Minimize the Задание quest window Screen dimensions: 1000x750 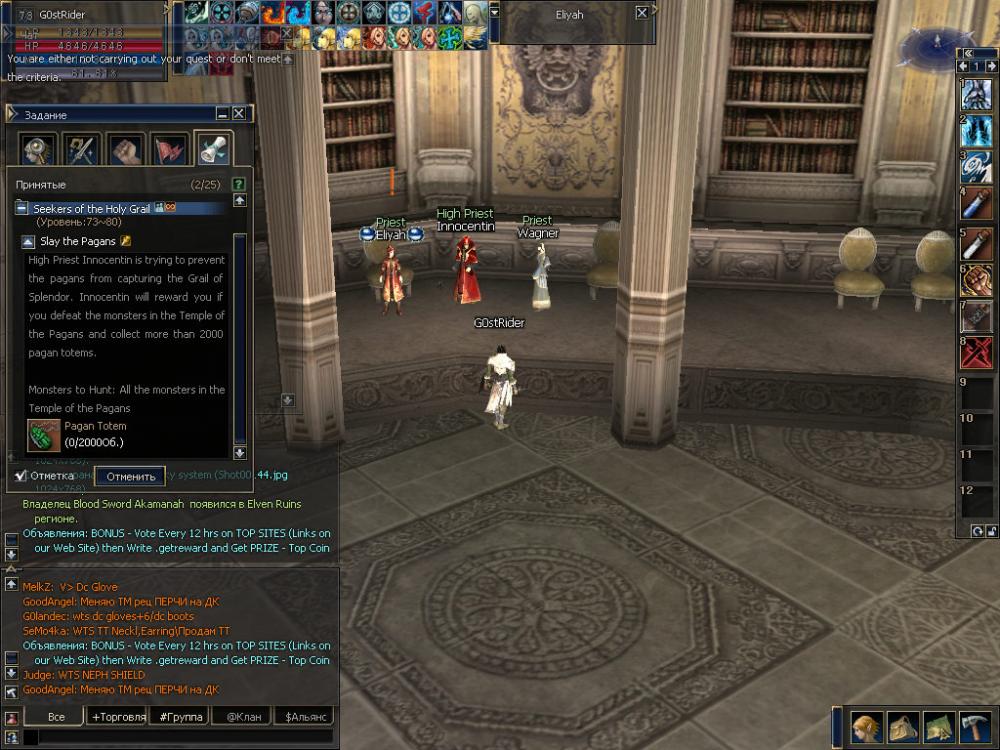[223, 114]
